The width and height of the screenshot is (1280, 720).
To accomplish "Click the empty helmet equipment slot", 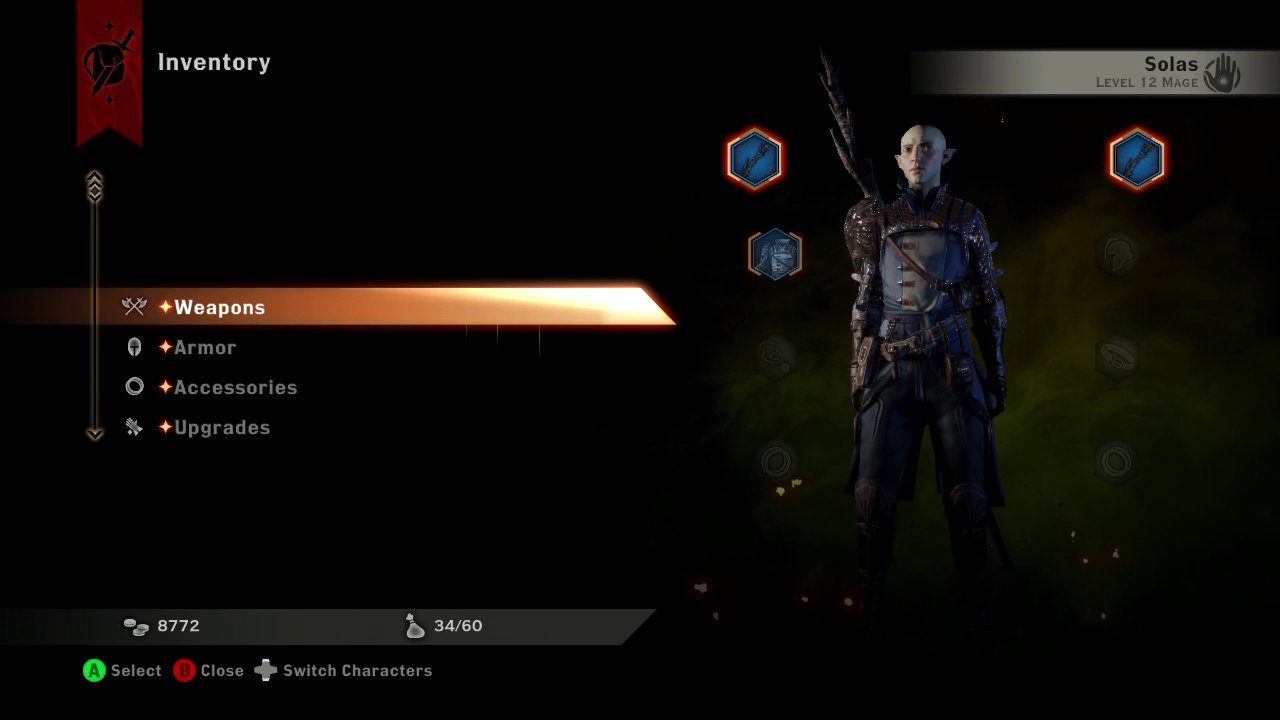I will coord(1115,254).
